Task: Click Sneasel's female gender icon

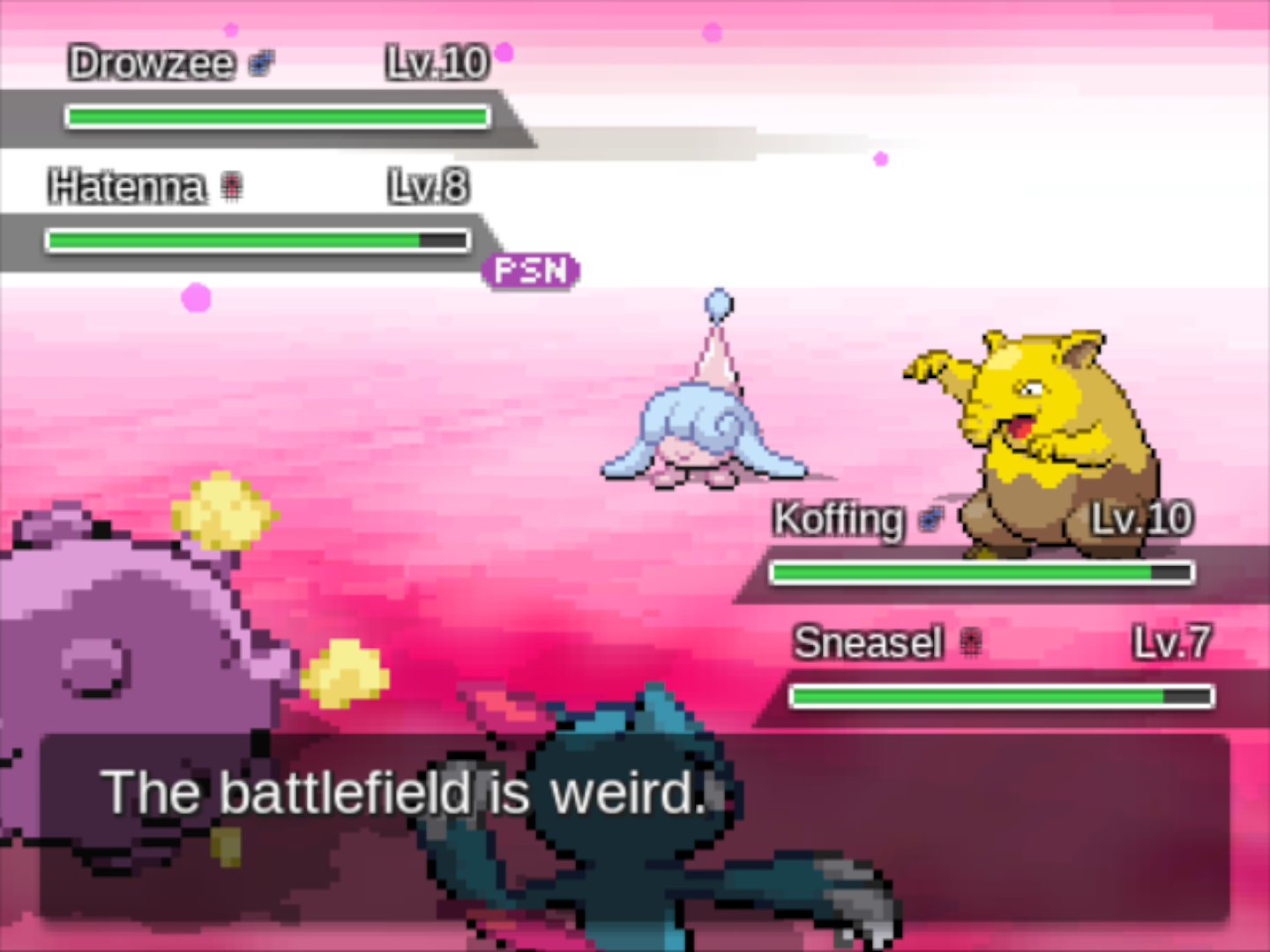Action: (x=972, y=642)
